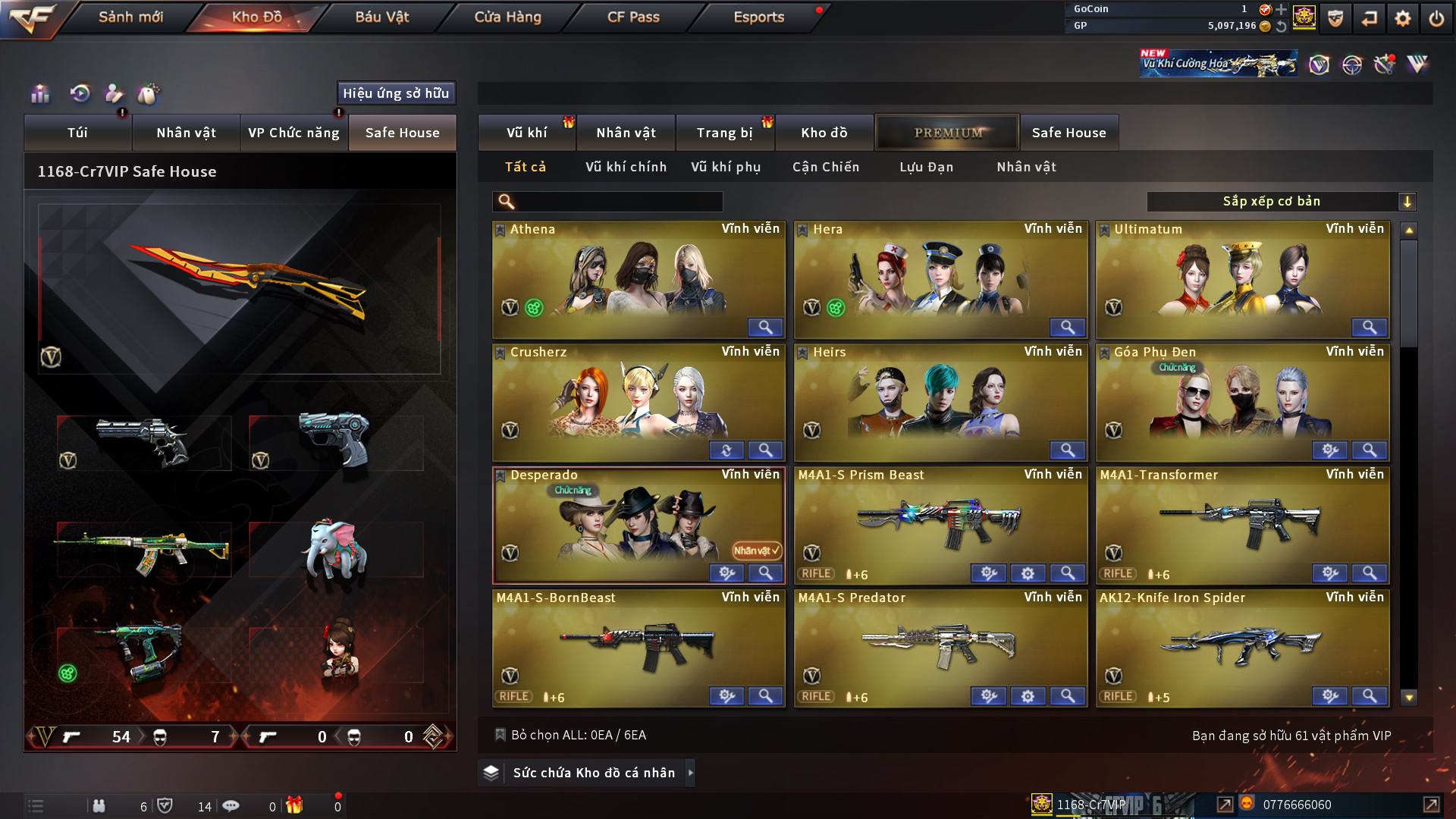
Task: Switch to the Cửa Hàng shop tab
Action: (x=507, y=17)
